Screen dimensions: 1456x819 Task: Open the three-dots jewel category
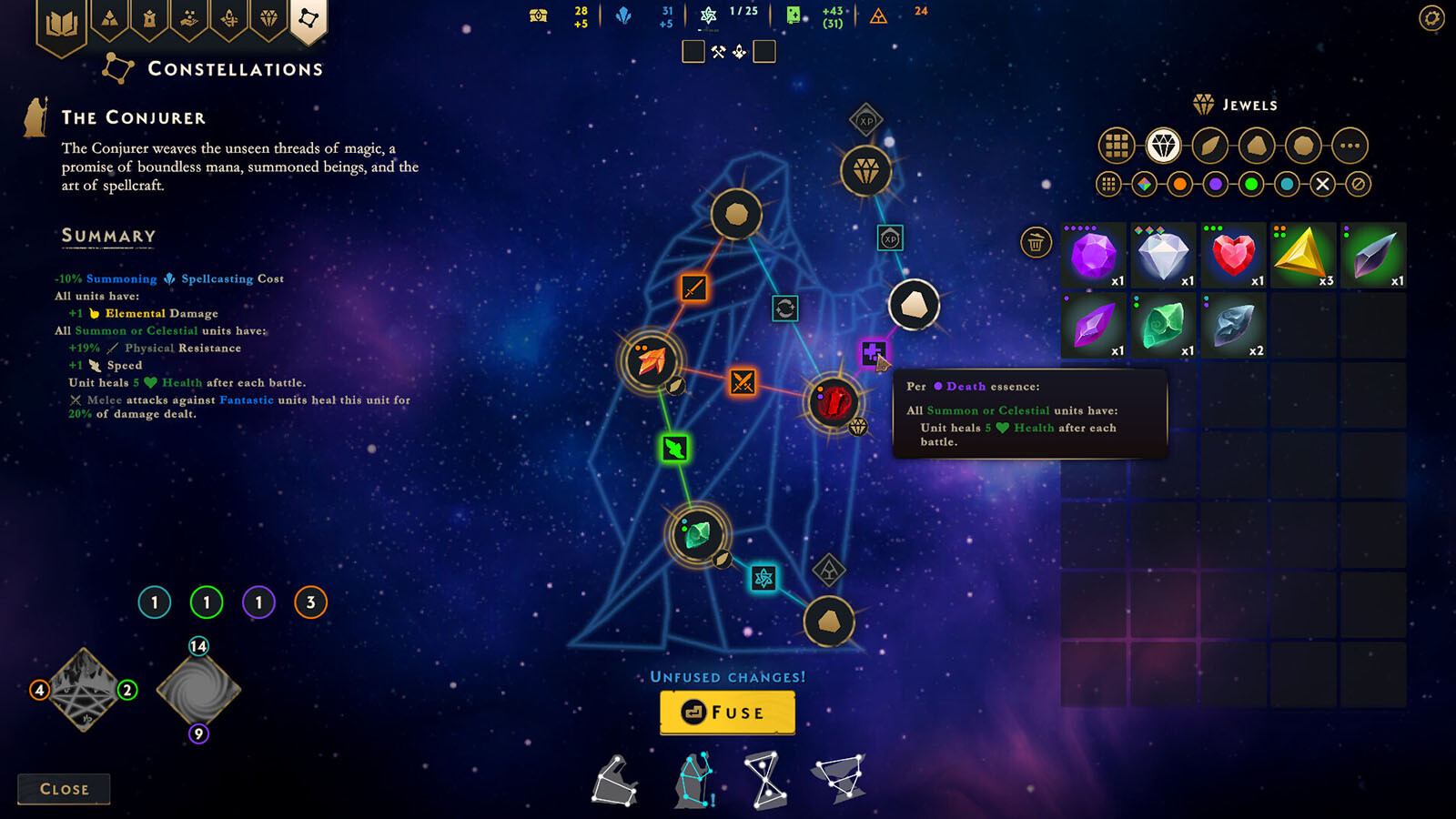coord(1350,146)
